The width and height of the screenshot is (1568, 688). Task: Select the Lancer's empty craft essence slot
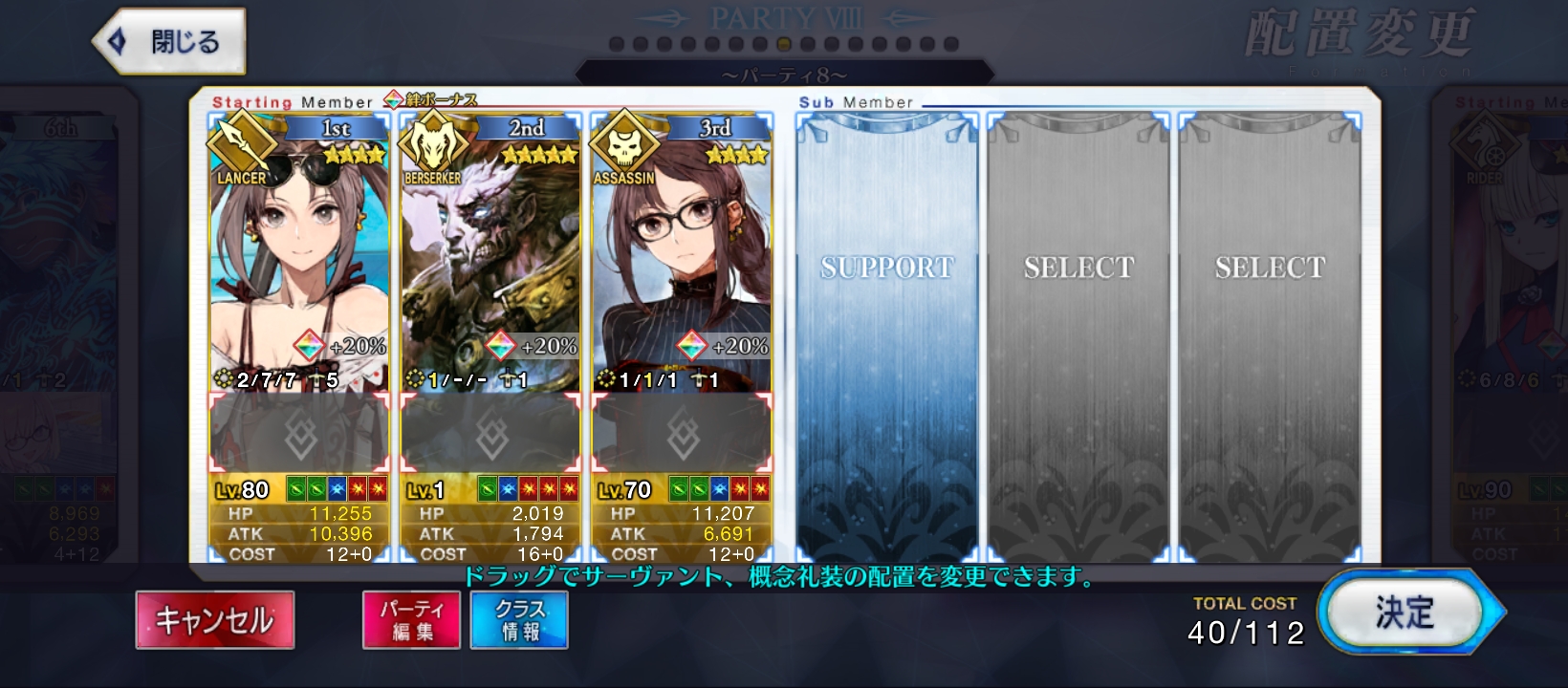pyautogui.click(x=300, y=435)
